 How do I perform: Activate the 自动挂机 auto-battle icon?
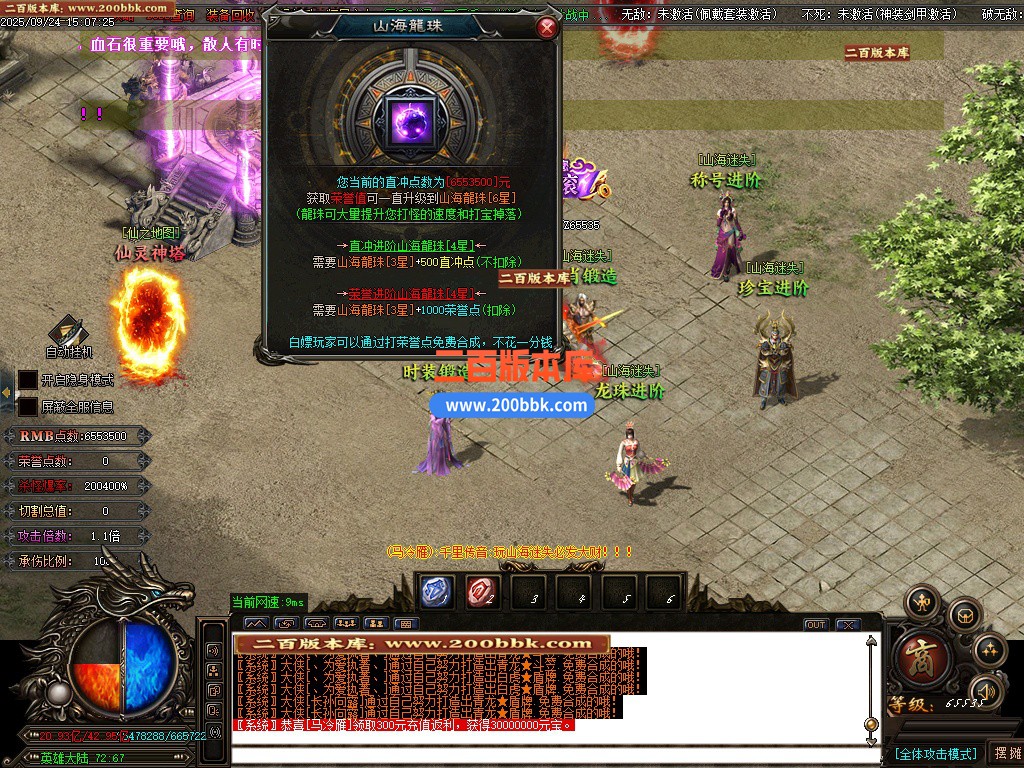coord(68,333)
